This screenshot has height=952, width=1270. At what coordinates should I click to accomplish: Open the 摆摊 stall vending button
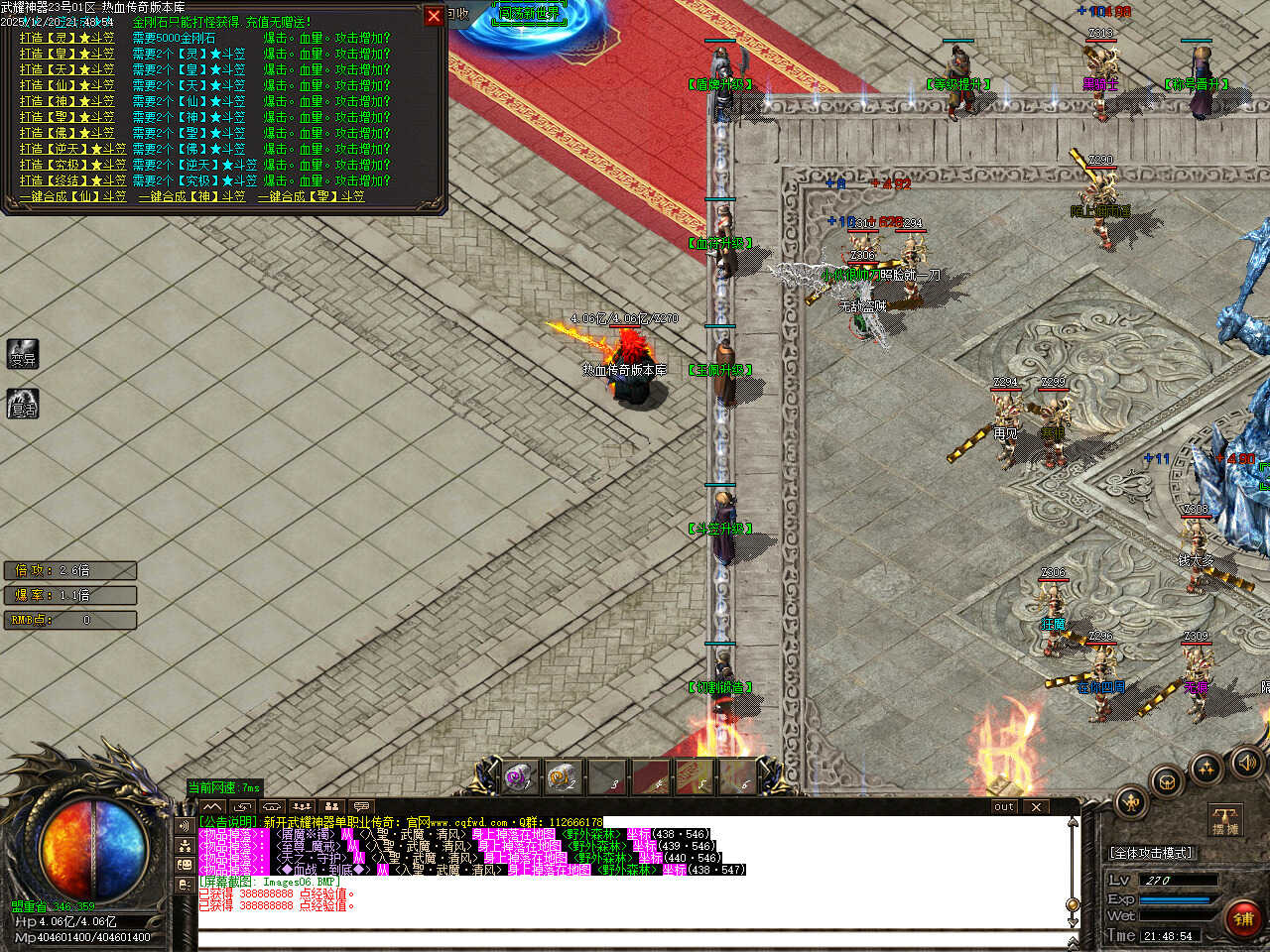point(1225,821)
